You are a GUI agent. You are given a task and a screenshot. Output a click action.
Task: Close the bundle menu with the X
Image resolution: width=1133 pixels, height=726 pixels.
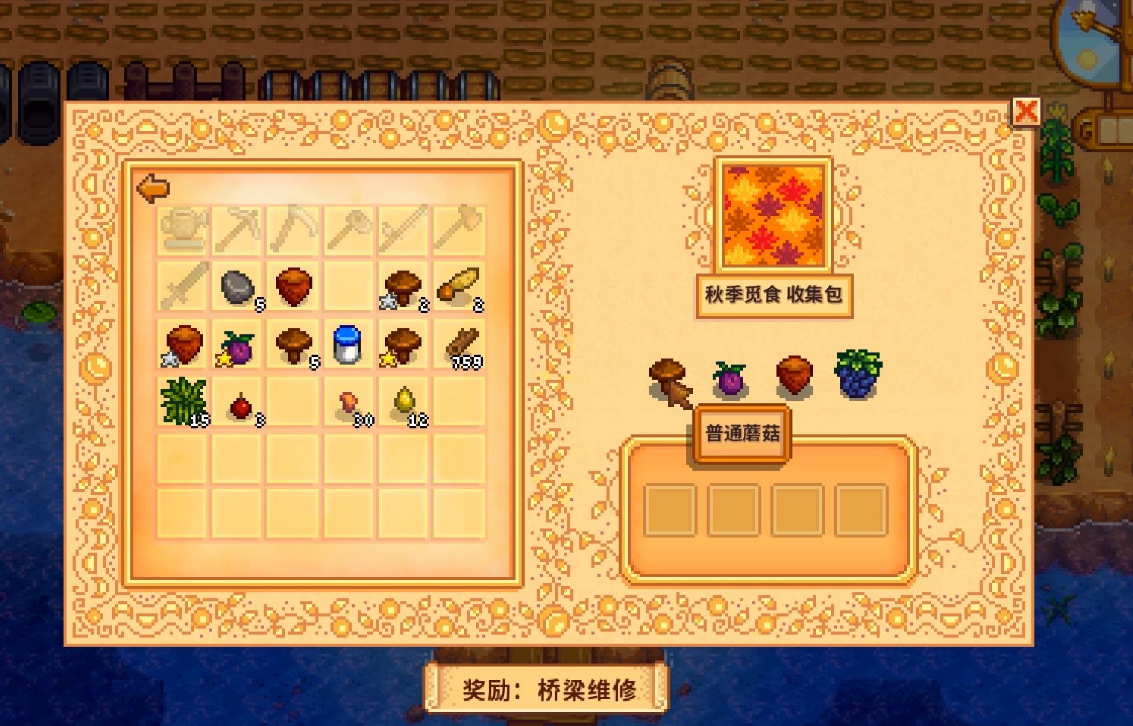pos(1025,111)
